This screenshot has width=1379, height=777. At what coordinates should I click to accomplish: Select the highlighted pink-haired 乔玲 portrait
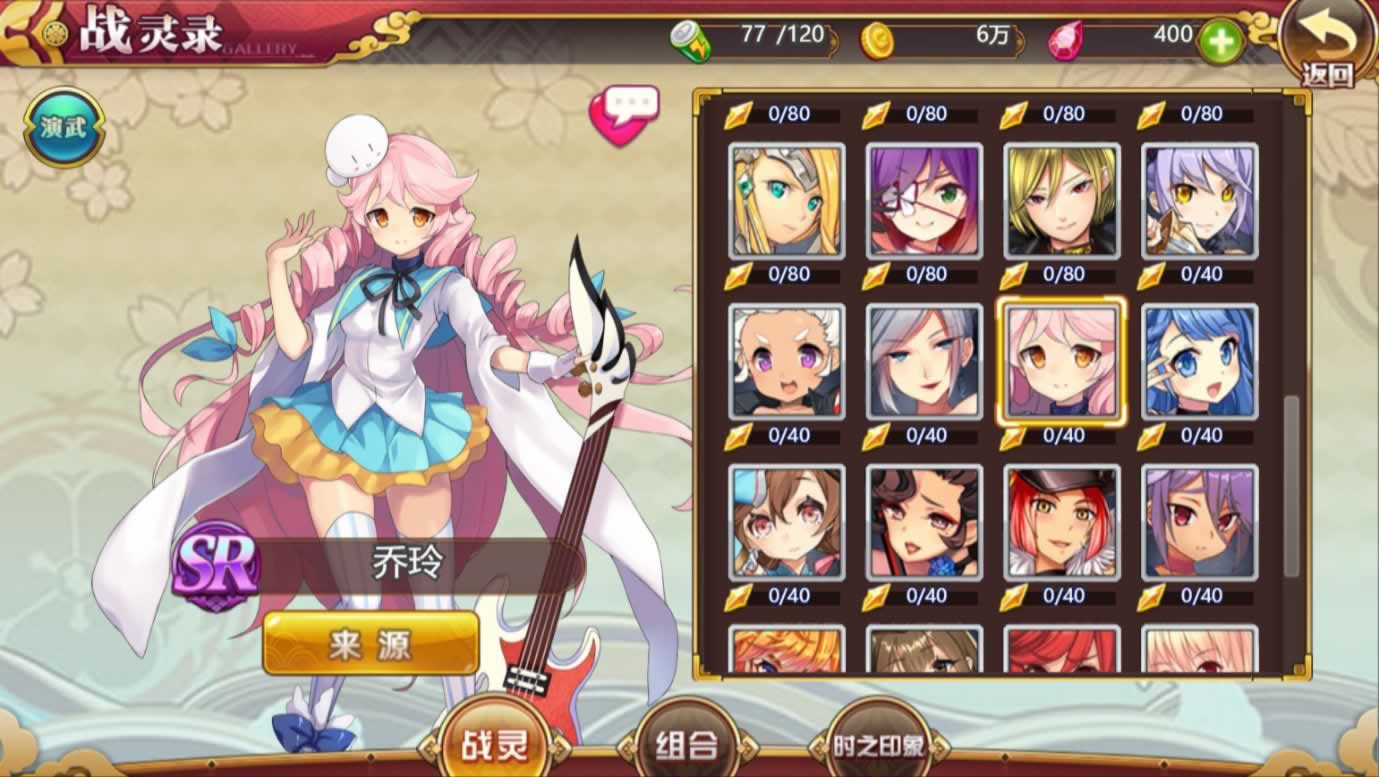[x=1062, y=361]
